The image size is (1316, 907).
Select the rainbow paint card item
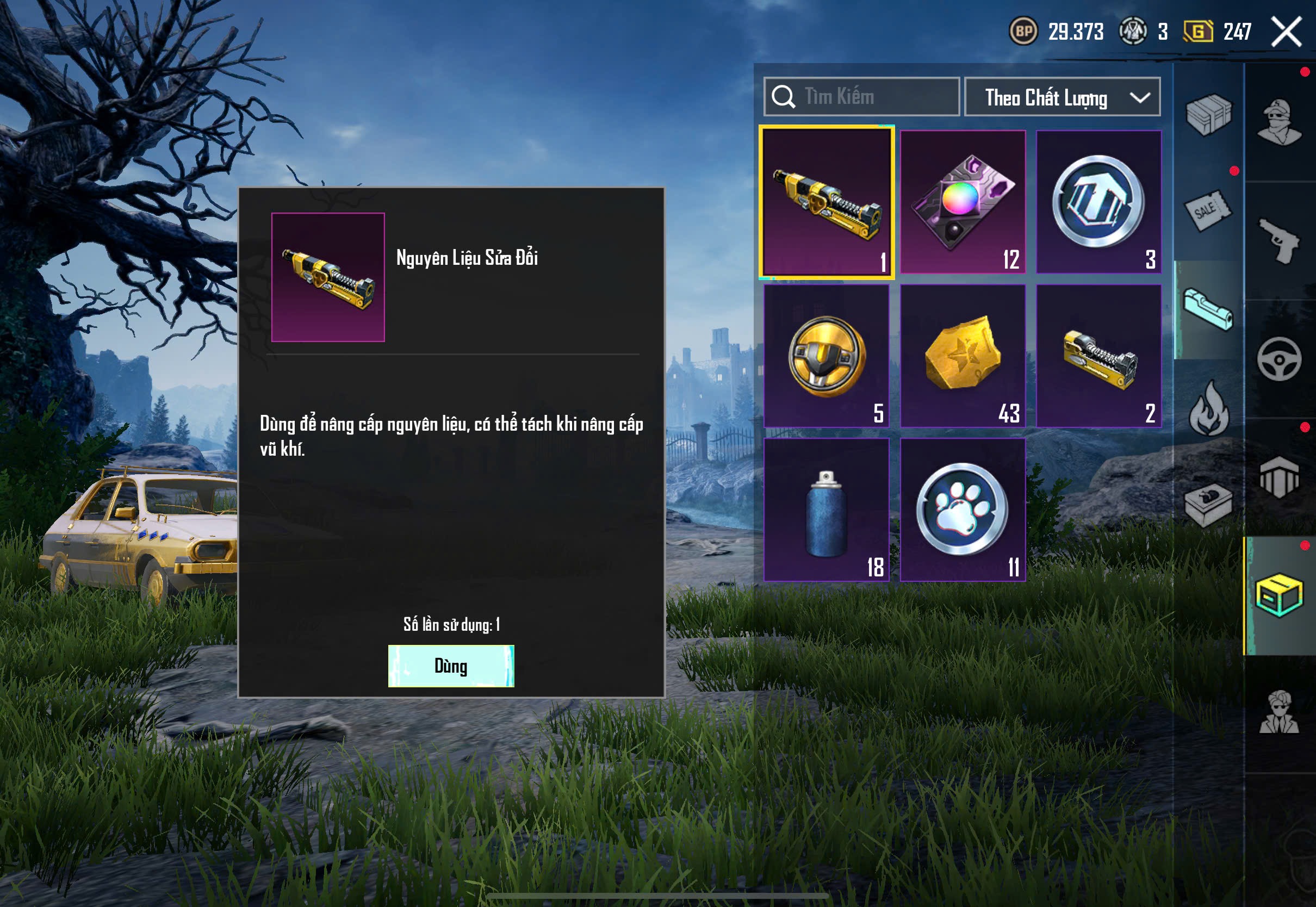point(963,202)
